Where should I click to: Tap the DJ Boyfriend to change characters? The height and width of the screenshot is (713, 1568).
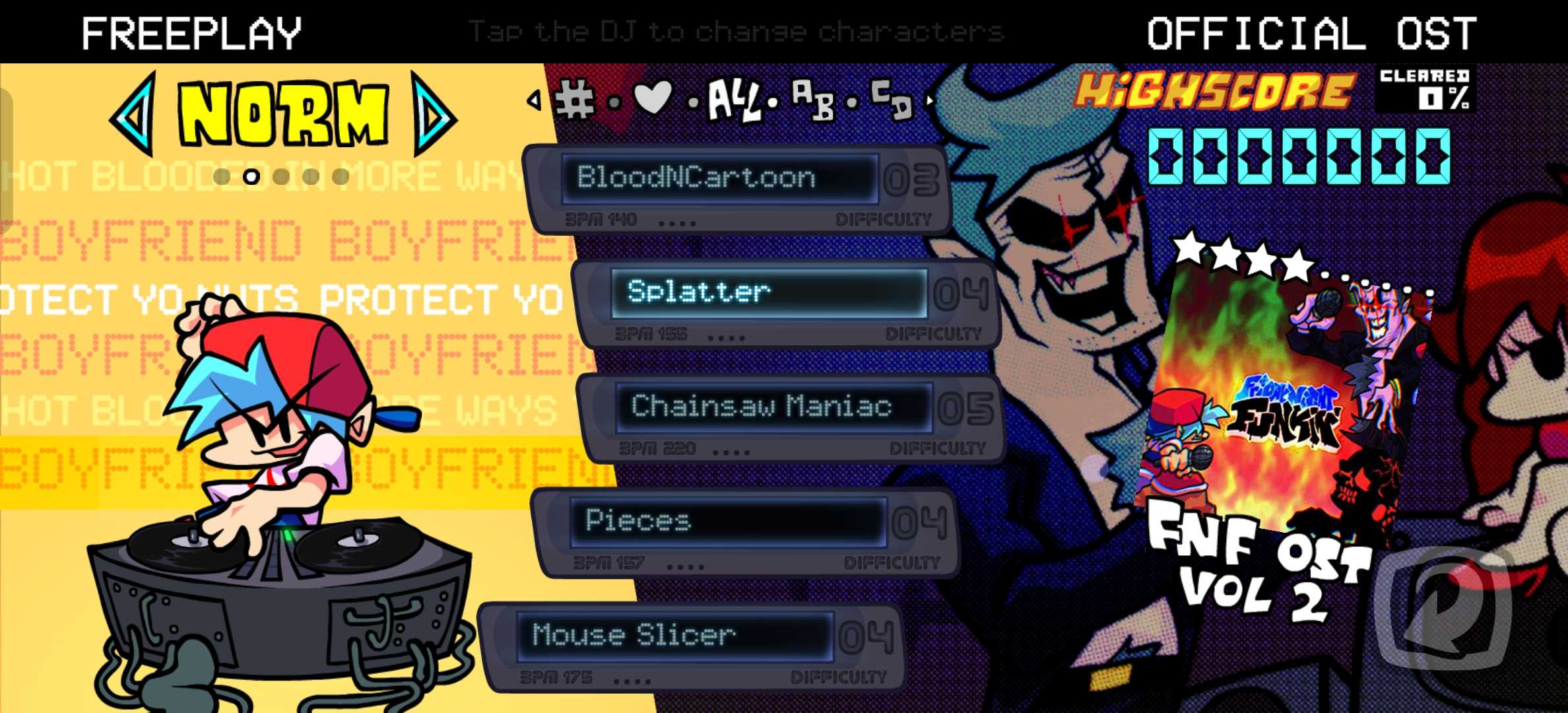[277, 462]
